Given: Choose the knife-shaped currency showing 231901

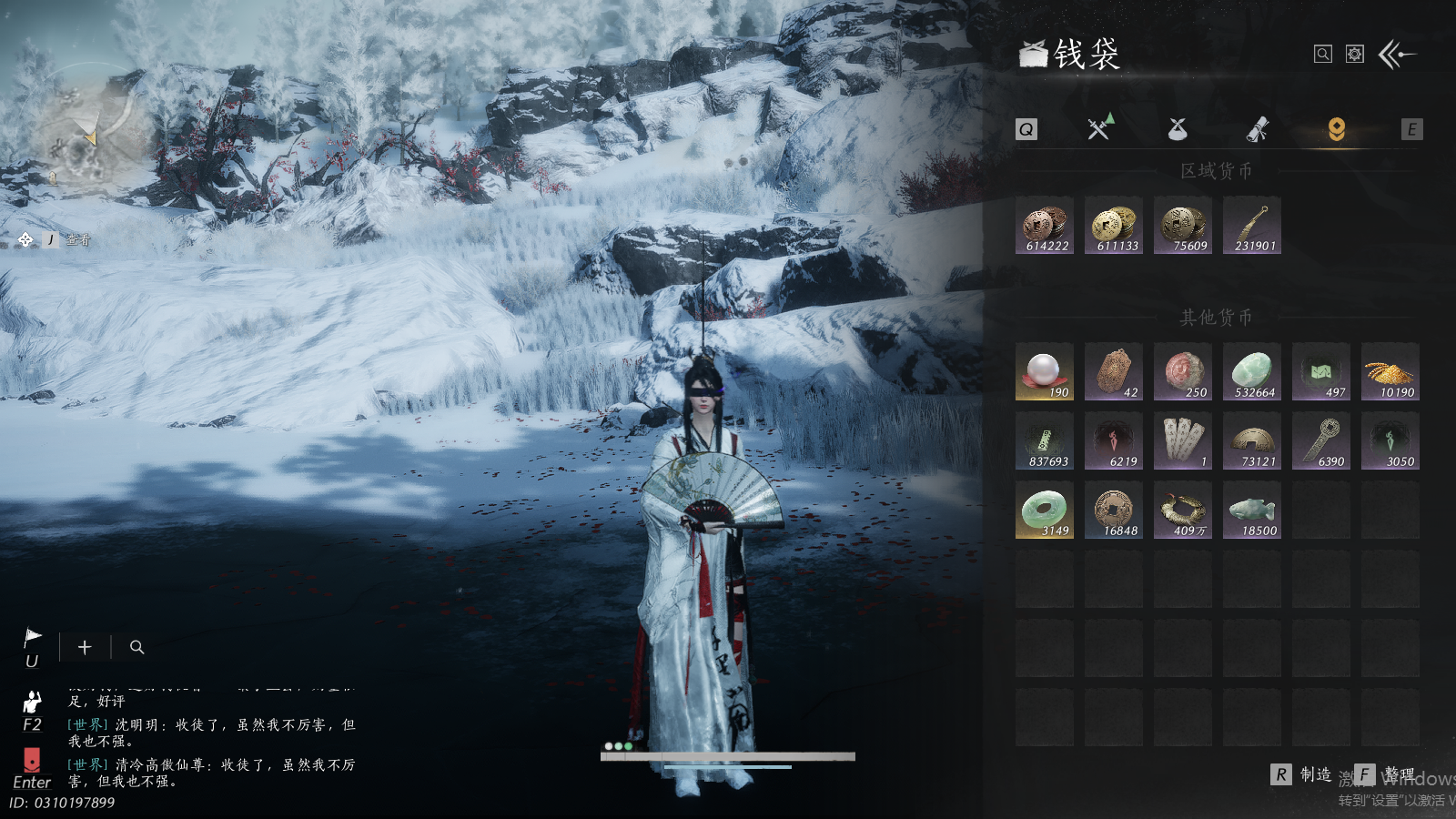Looking at the screenshot, I should (1252, 226).
